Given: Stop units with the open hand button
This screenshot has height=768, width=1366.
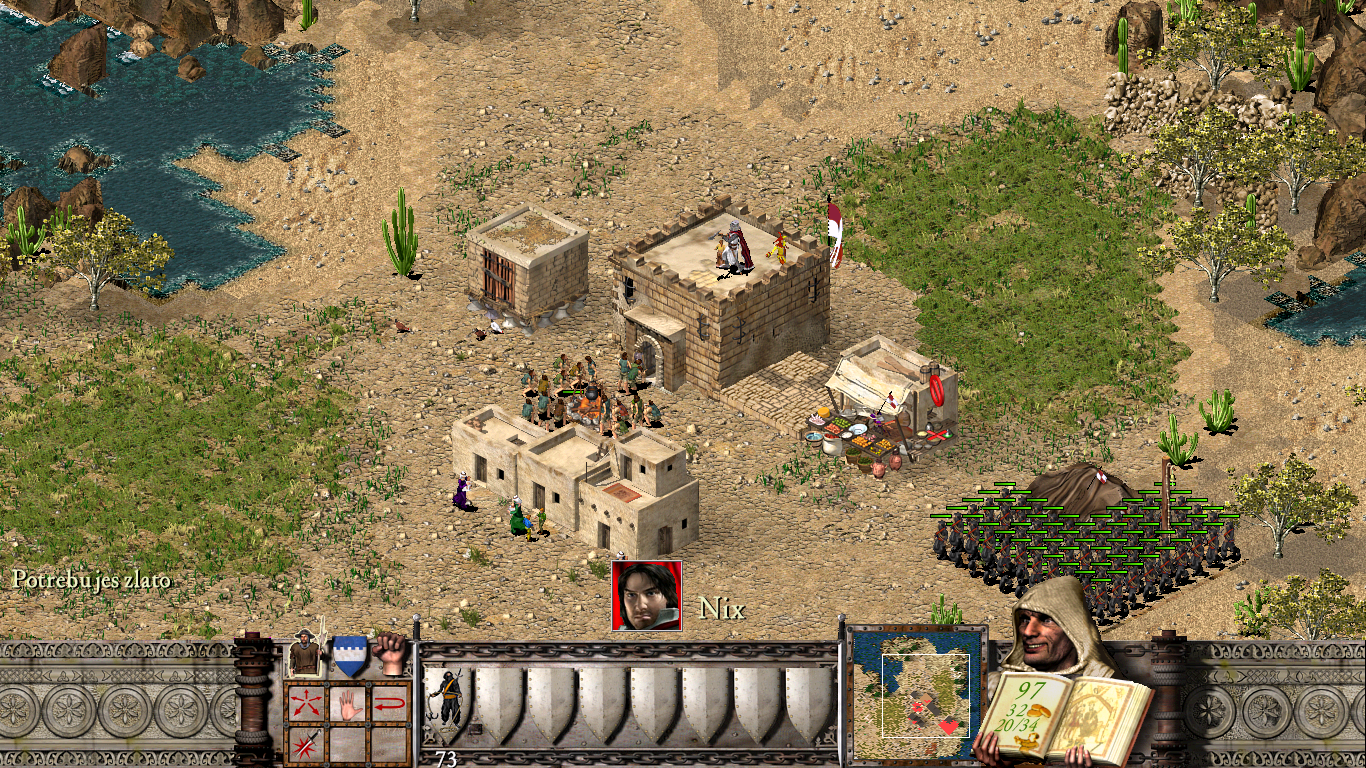Looking at the screenshot, I should click(x=348, y=703).
